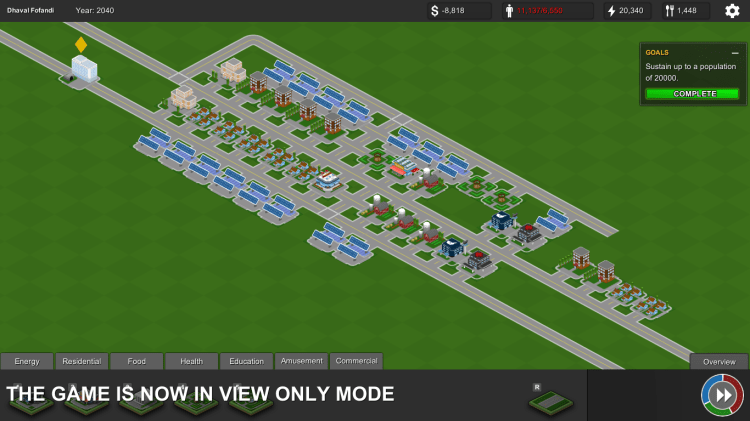750x421 pixels.
Task: Show the Health buildings tab
Action: coord(192,361)
